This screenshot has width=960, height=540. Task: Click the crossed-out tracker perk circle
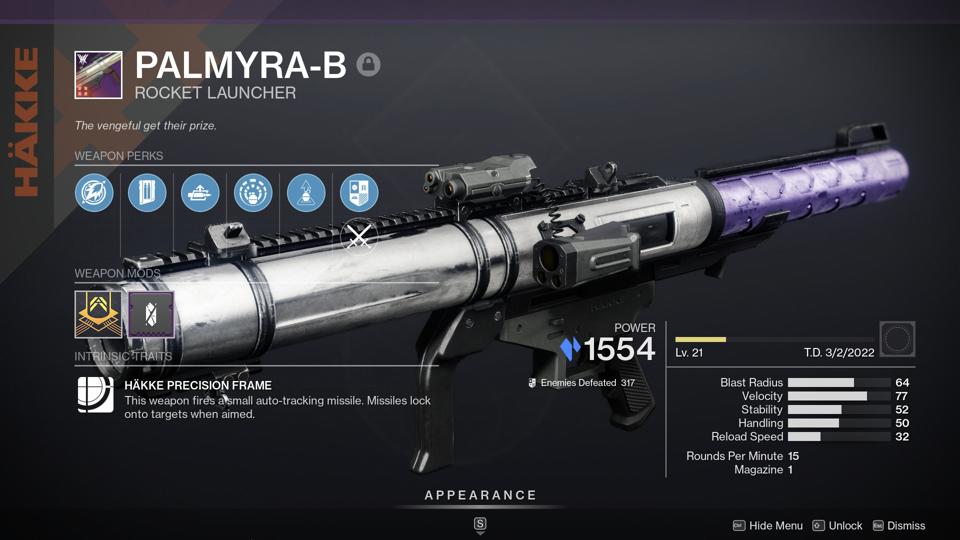coord(358,238)
